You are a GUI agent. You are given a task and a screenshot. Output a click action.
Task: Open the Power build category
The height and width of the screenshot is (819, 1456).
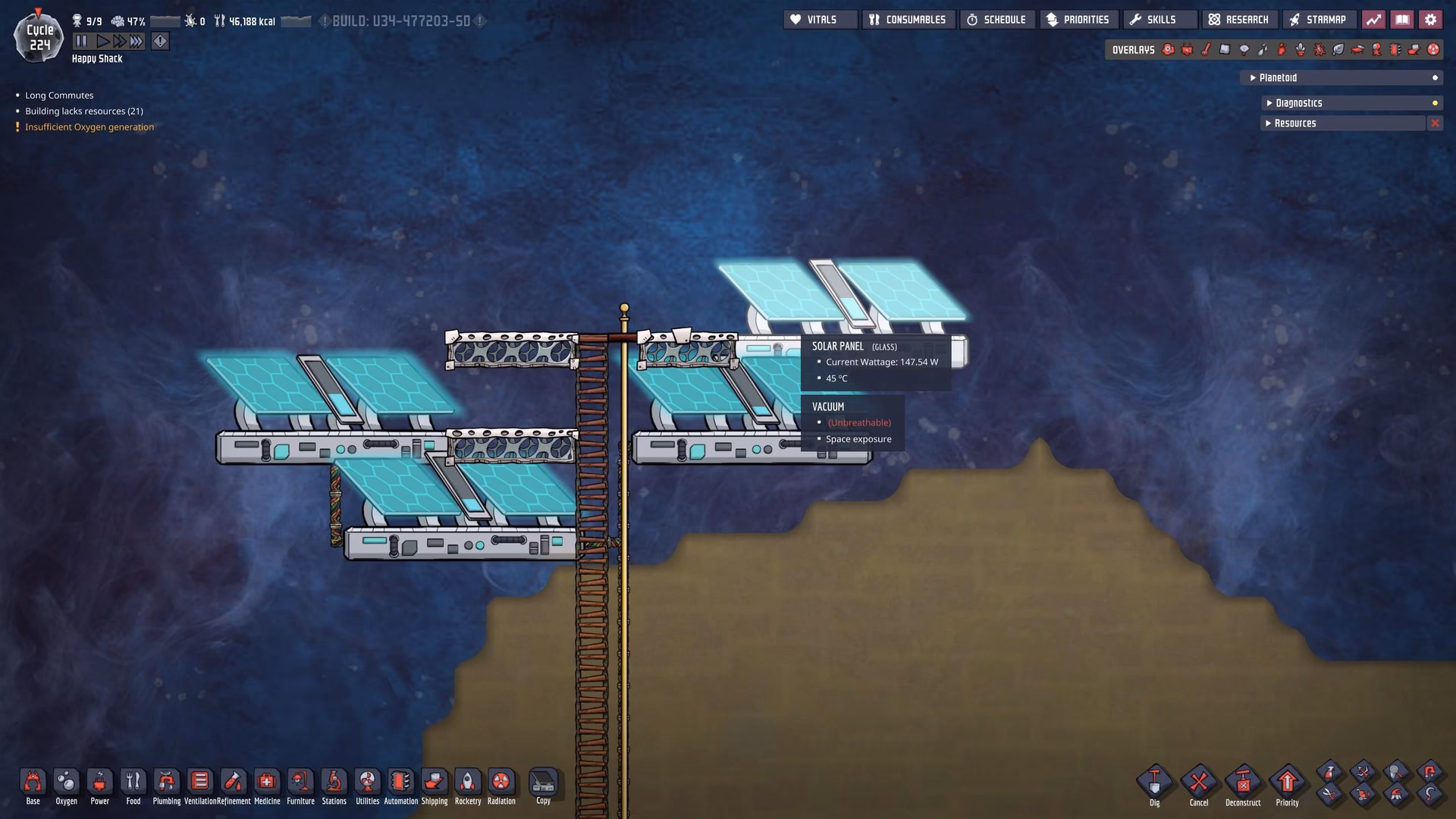click(99, 786)
